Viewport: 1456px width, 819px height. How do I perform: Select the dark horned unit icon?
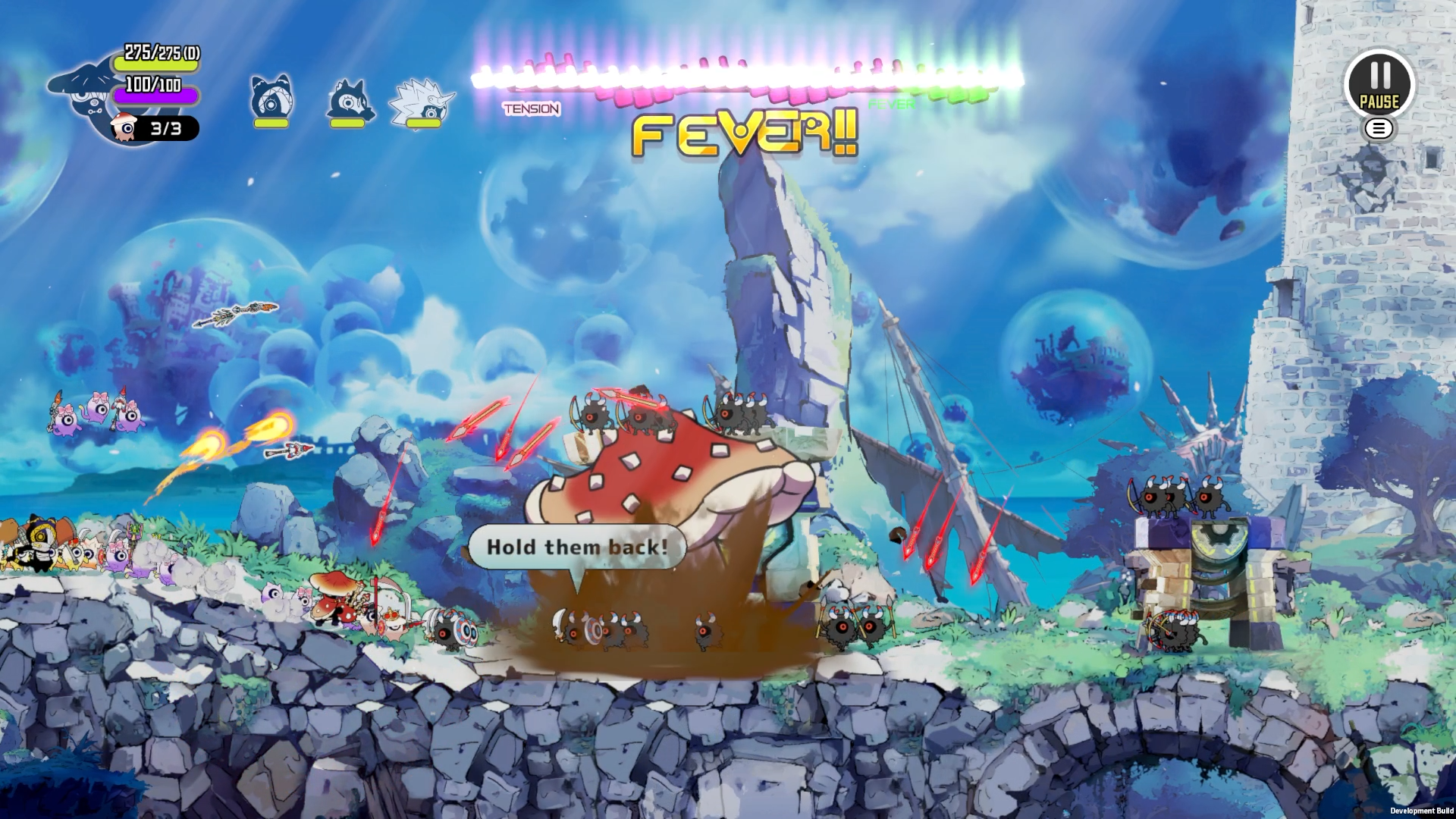click(x=350, y=101)
